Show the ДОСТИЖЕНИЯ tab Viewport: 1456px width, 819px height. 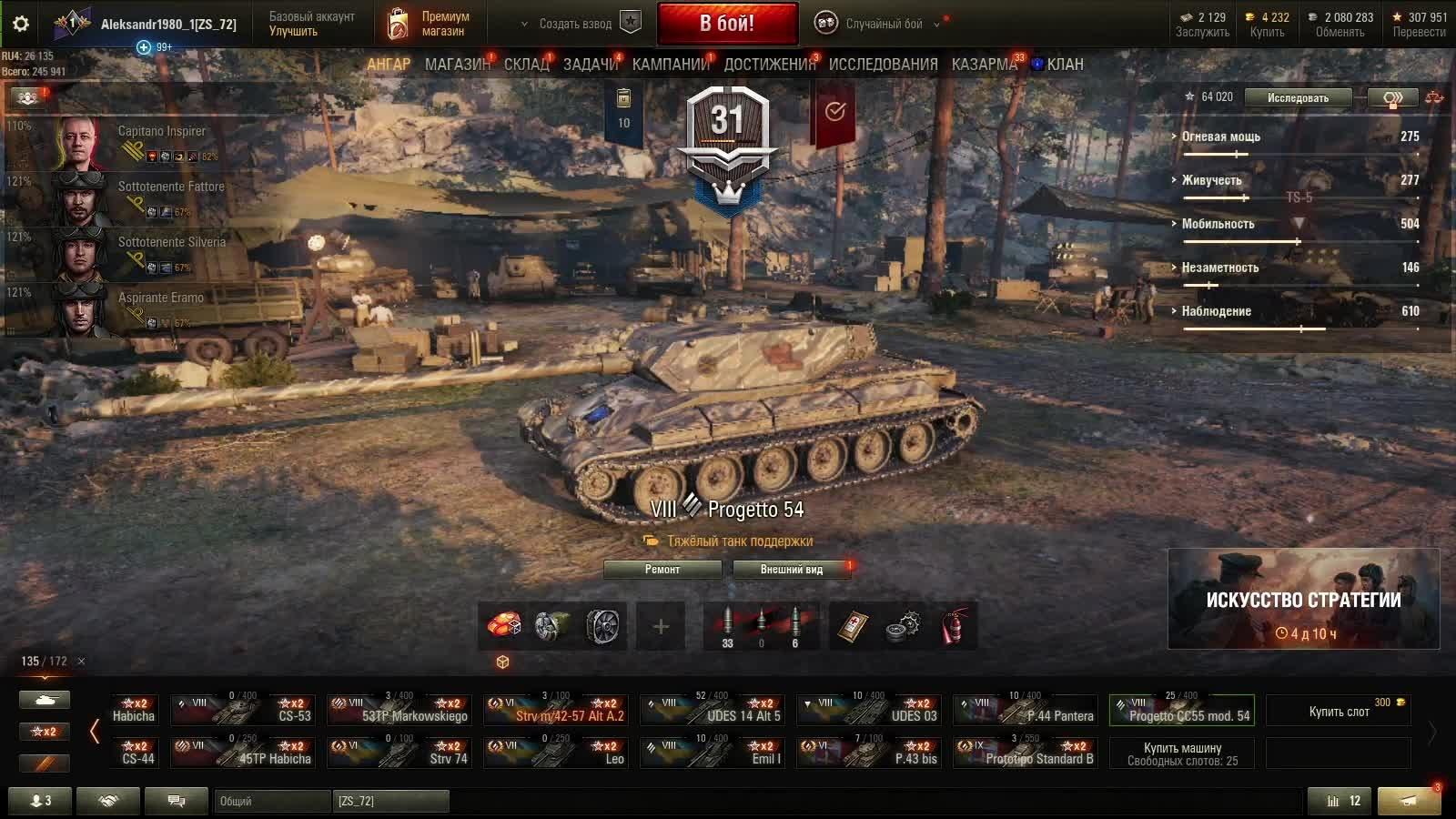pyautogui.click(x=770, y=65)
